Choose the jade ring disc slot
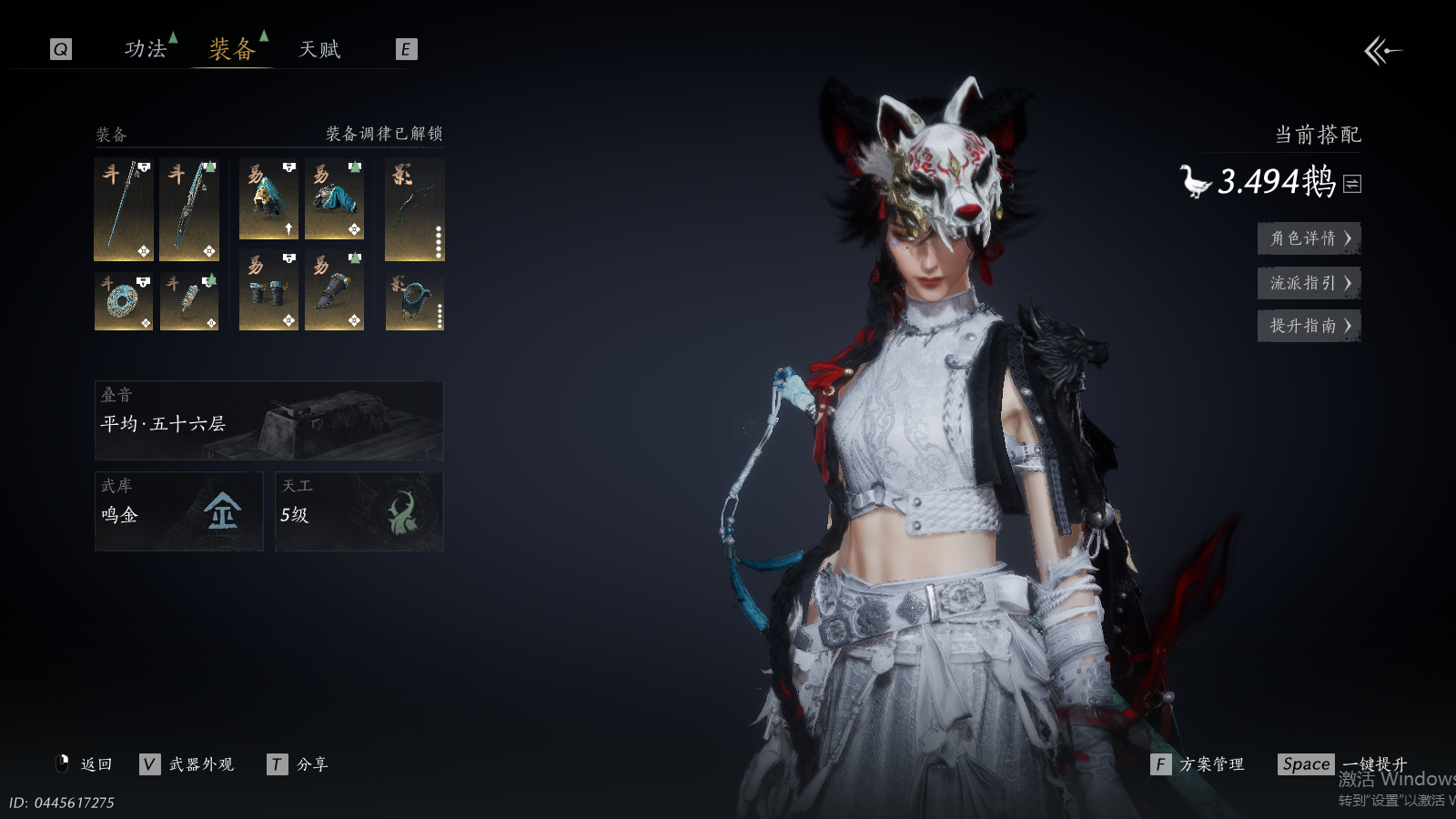This screenshot has width=1456, height=819. click(124, 301)
